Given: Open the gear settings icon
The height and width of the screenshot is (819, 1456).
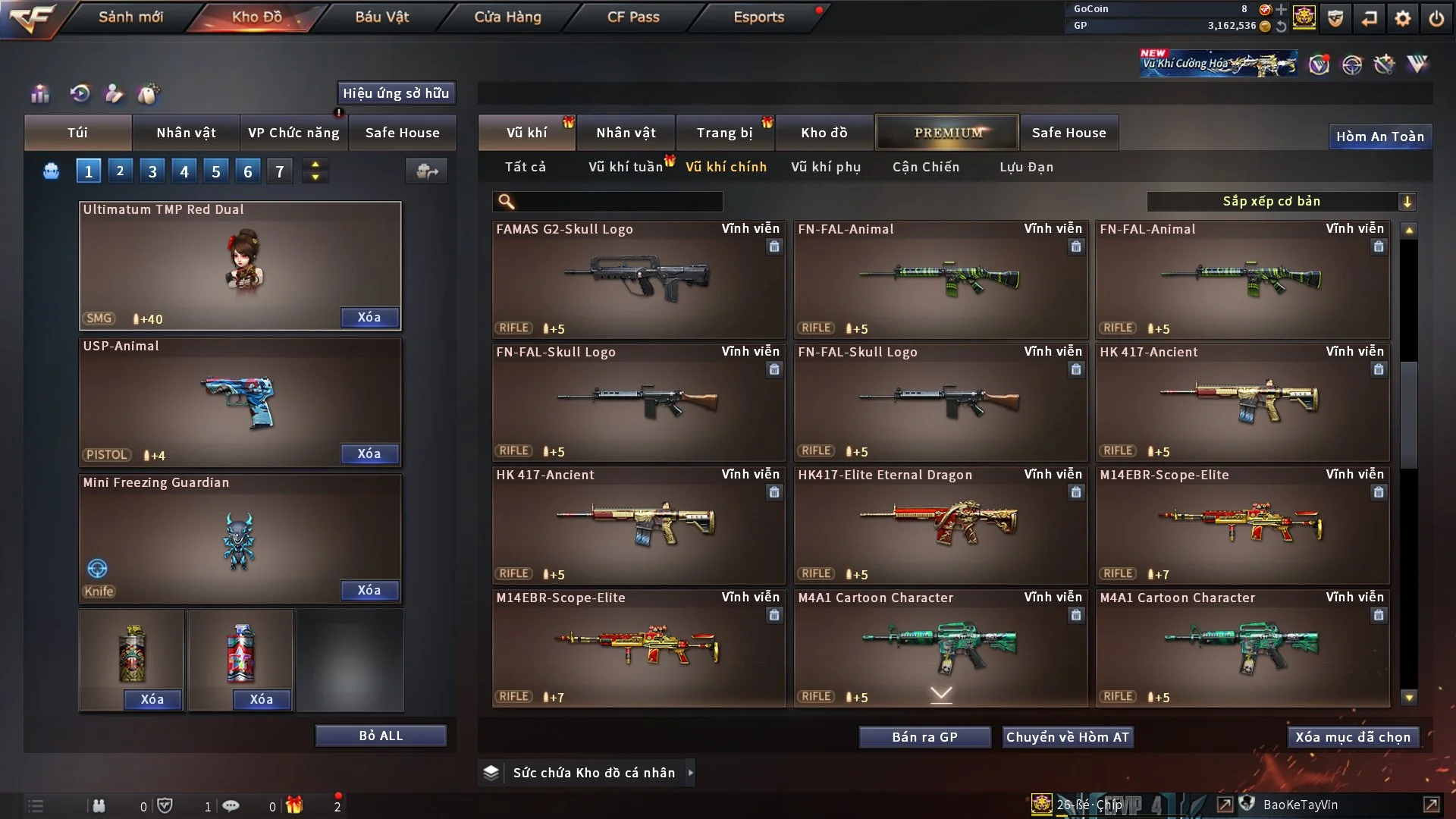Looking at the screenshot, I should click(1402, 18).
